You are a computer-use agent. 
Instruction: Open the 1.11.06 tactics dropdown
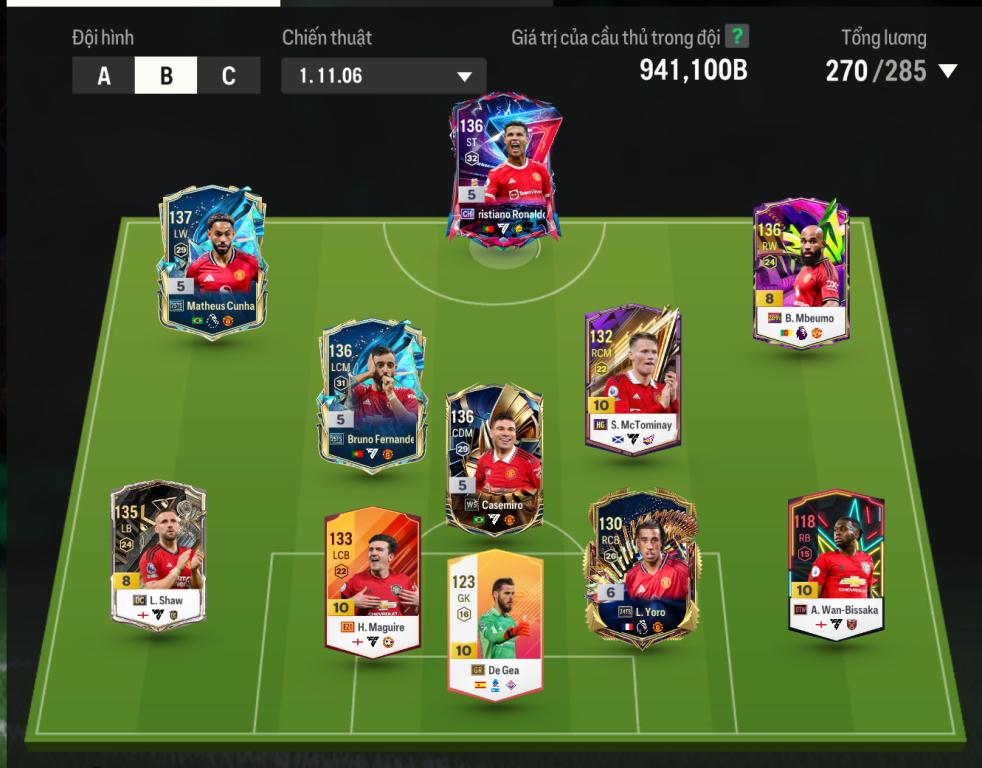tap(384, 76)
